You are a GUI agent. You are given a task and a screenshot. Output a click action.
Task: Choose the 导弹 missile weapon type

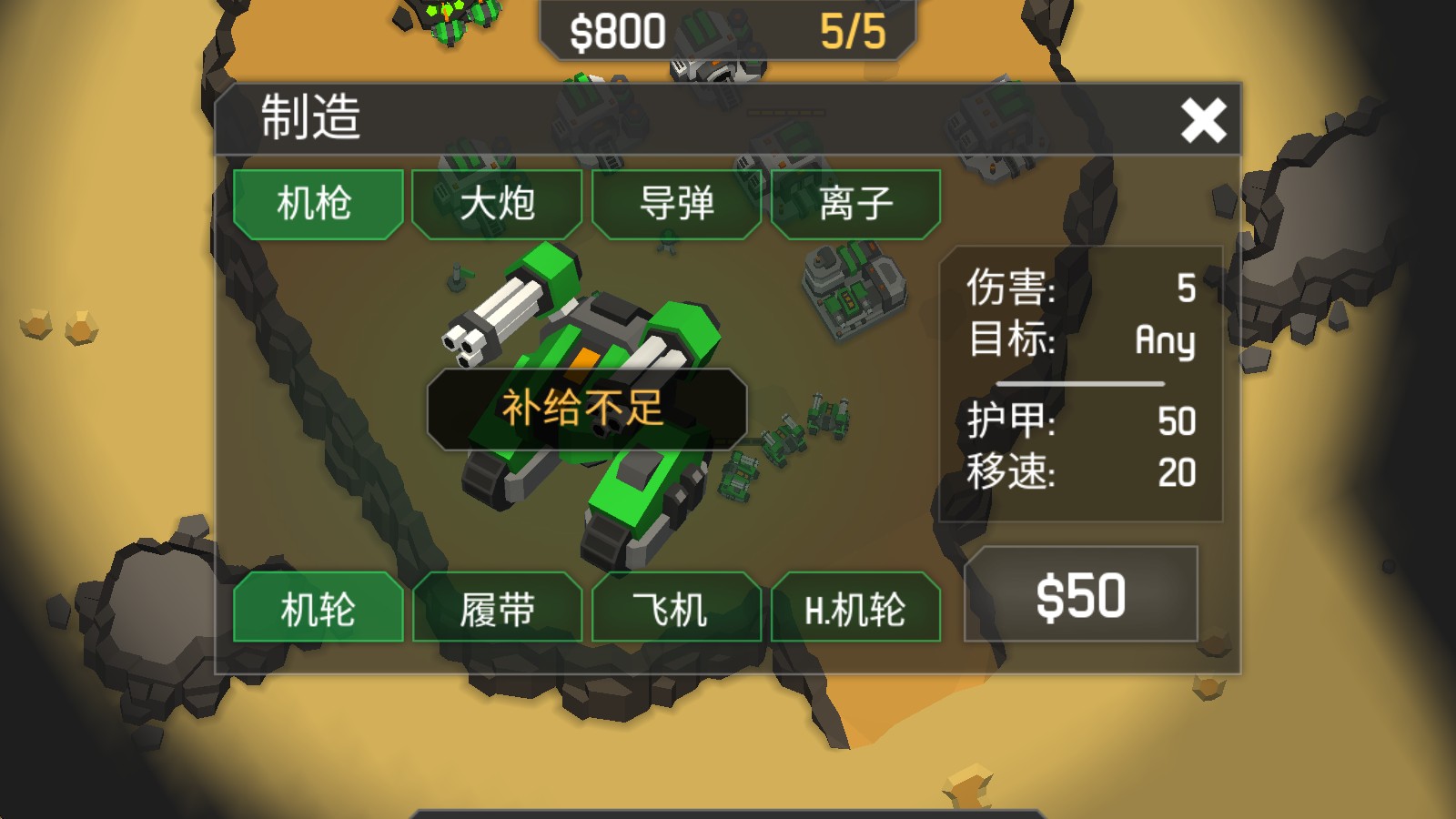[x=676, y=204]
